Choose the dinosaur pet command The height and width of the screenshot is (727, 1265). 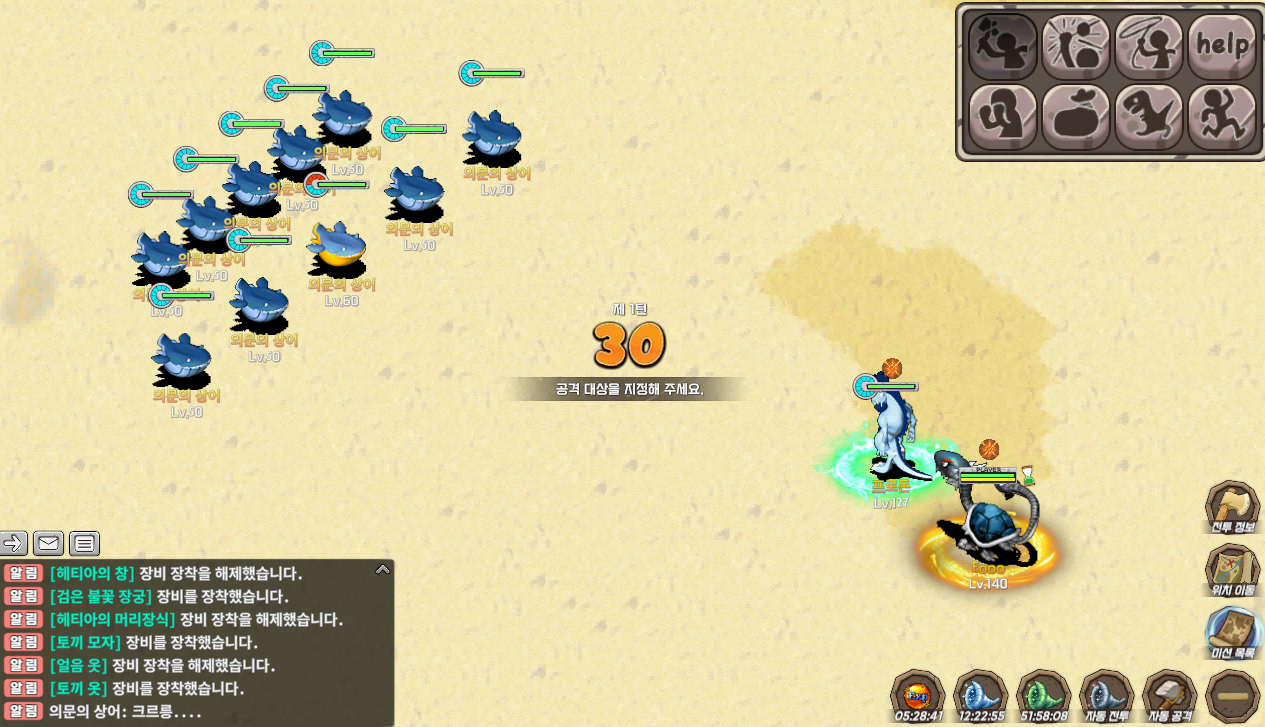(1148, 117)
